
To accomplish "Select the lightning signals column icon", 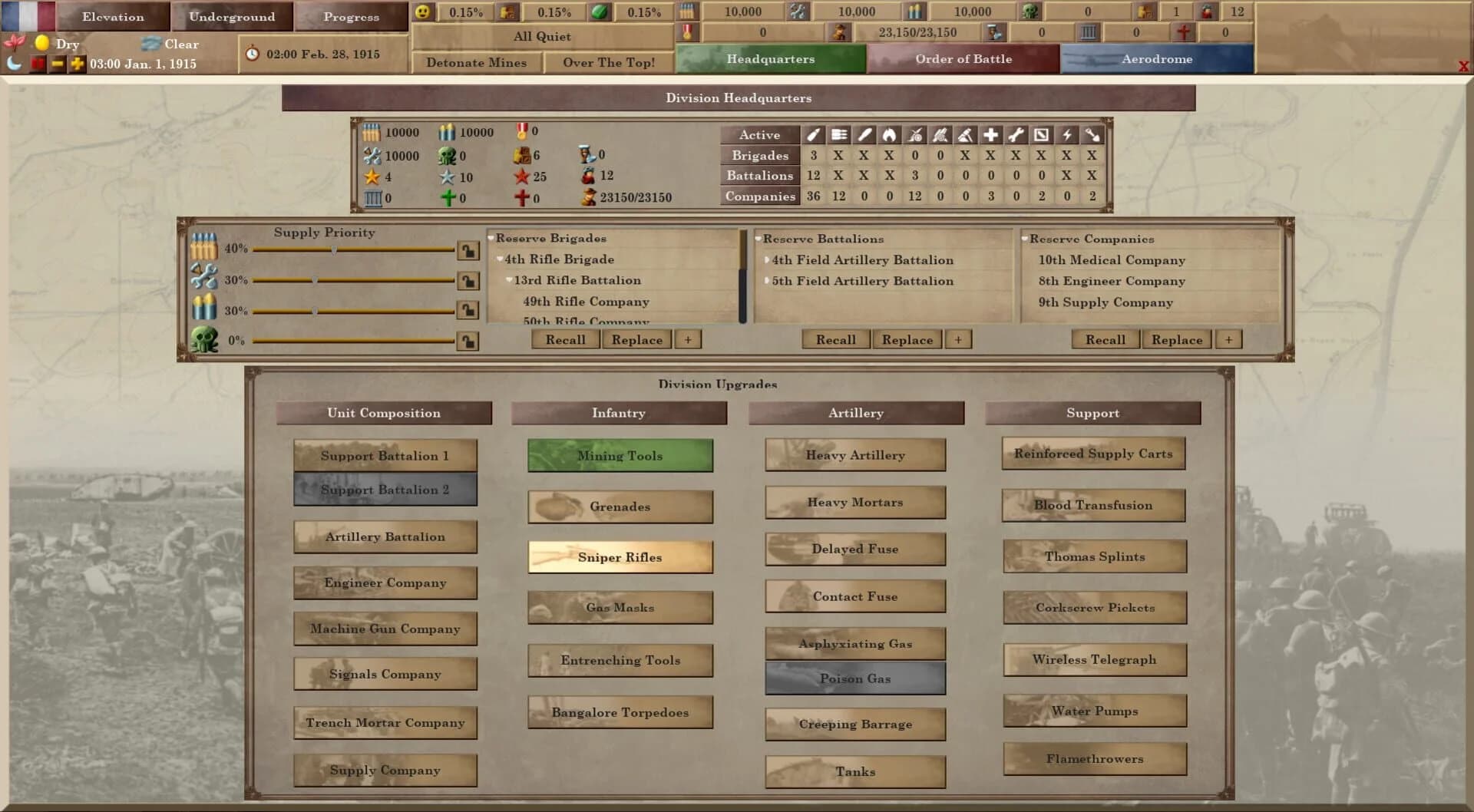I will 1067,134.
